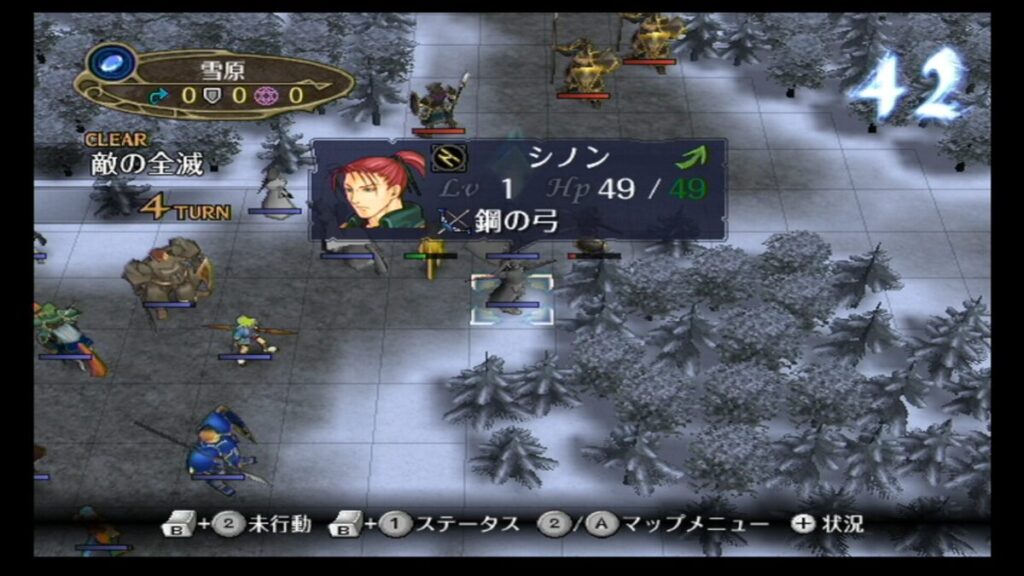
Task: Select the unit under the map cursor
Action: (512, 290)
